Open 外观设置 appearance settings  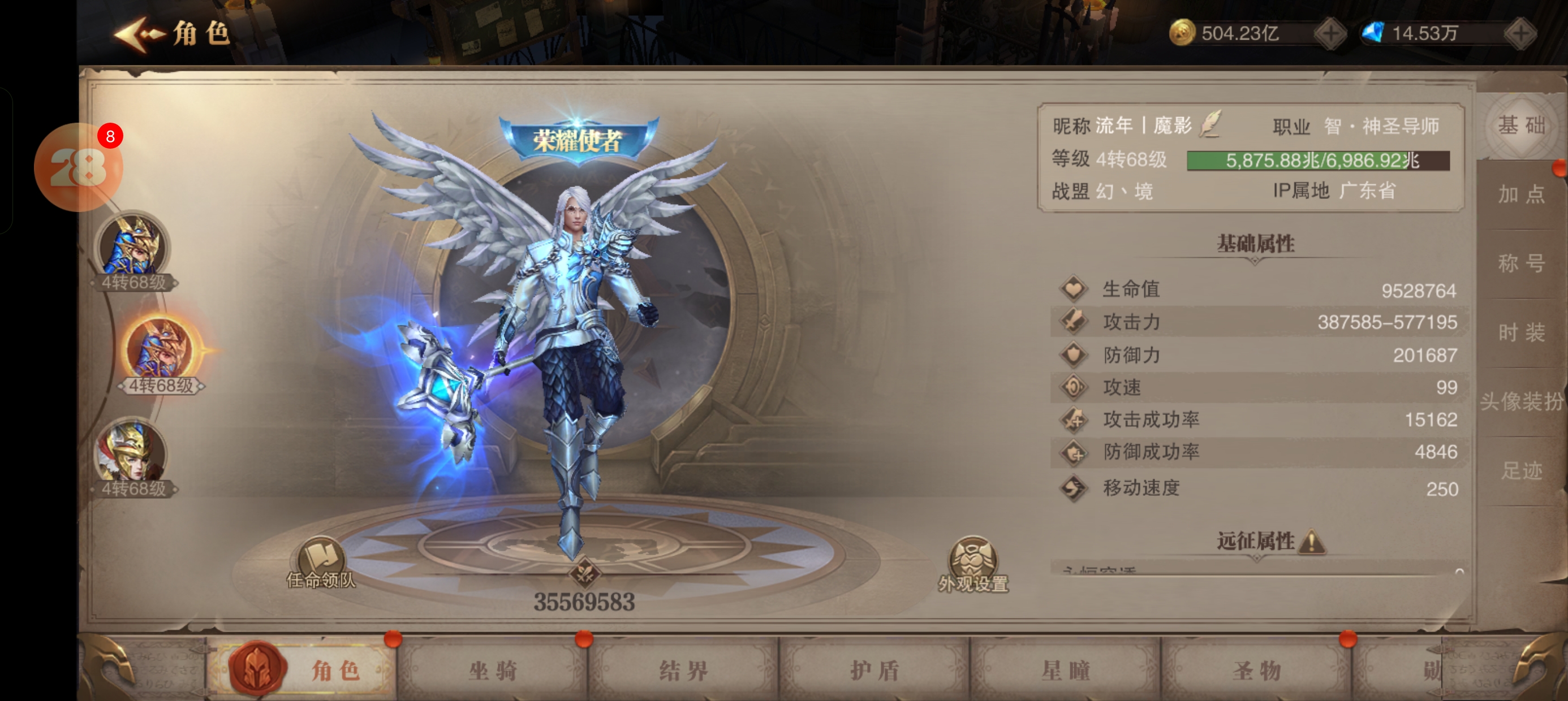pyautogui.click(x=973, y=564)
